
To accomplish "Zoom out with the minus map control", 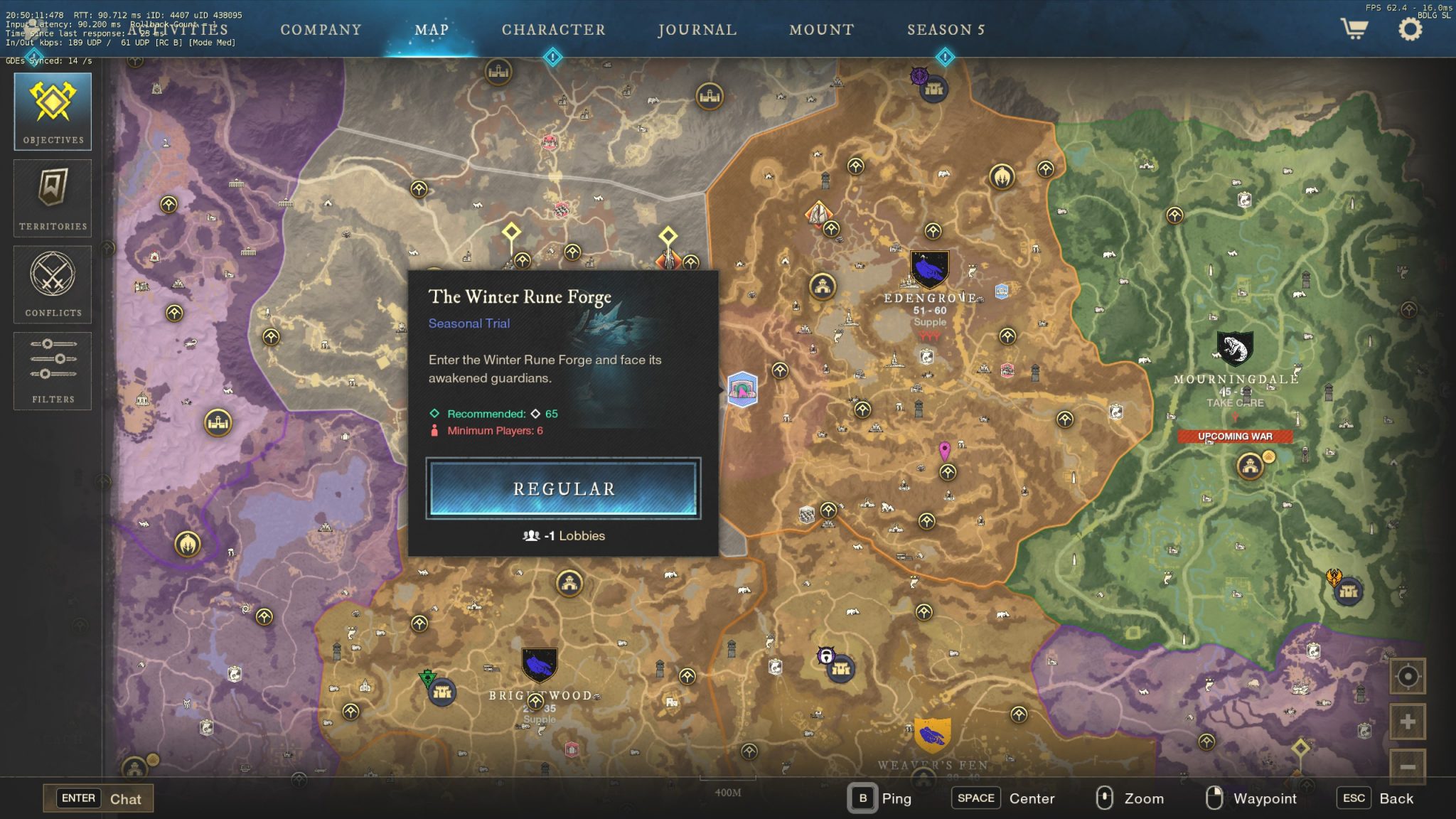I will (1408, 766).
